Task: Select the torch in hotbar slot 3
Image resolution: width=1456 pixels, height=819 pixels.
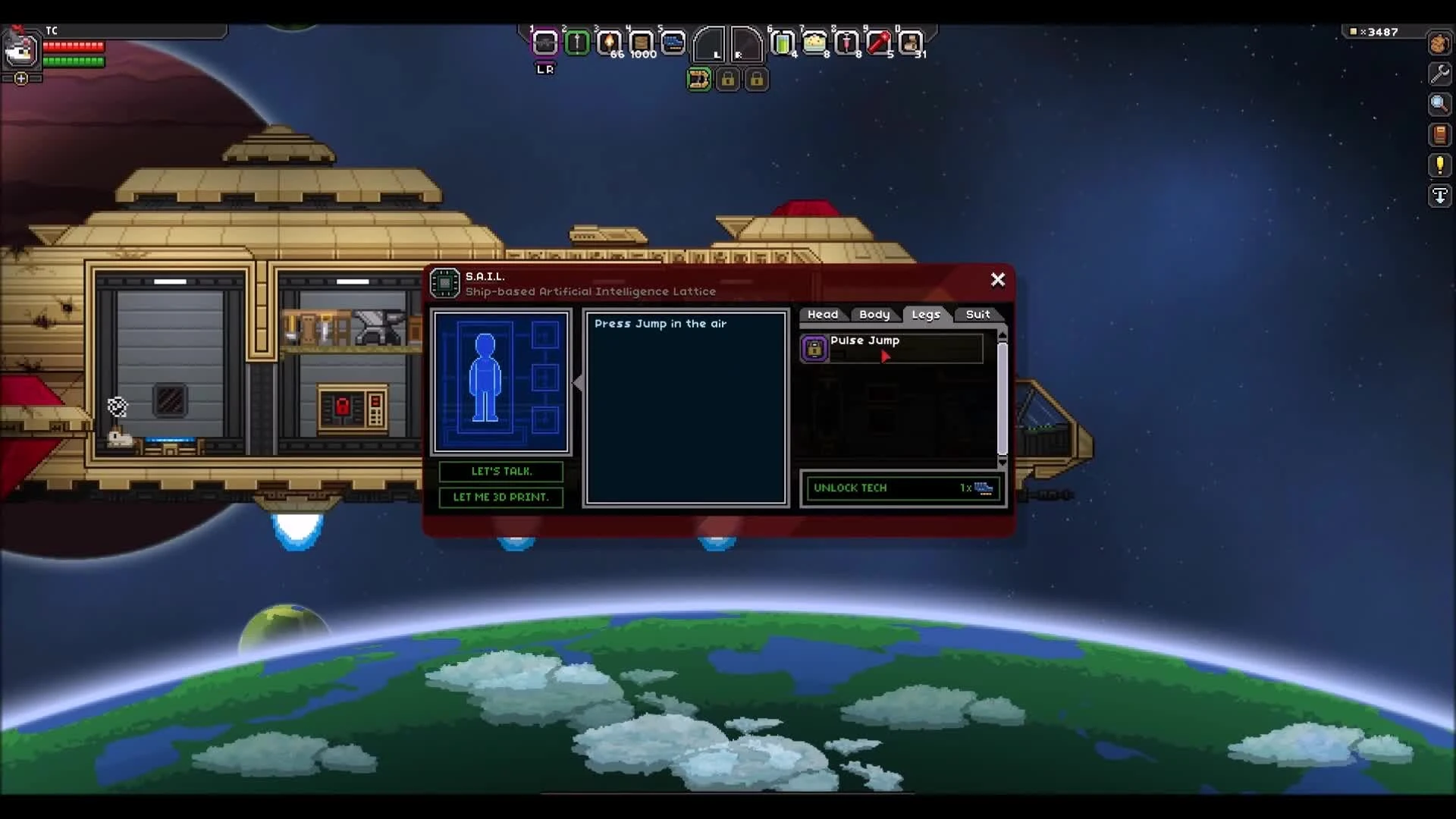Action: pos(609,43)
